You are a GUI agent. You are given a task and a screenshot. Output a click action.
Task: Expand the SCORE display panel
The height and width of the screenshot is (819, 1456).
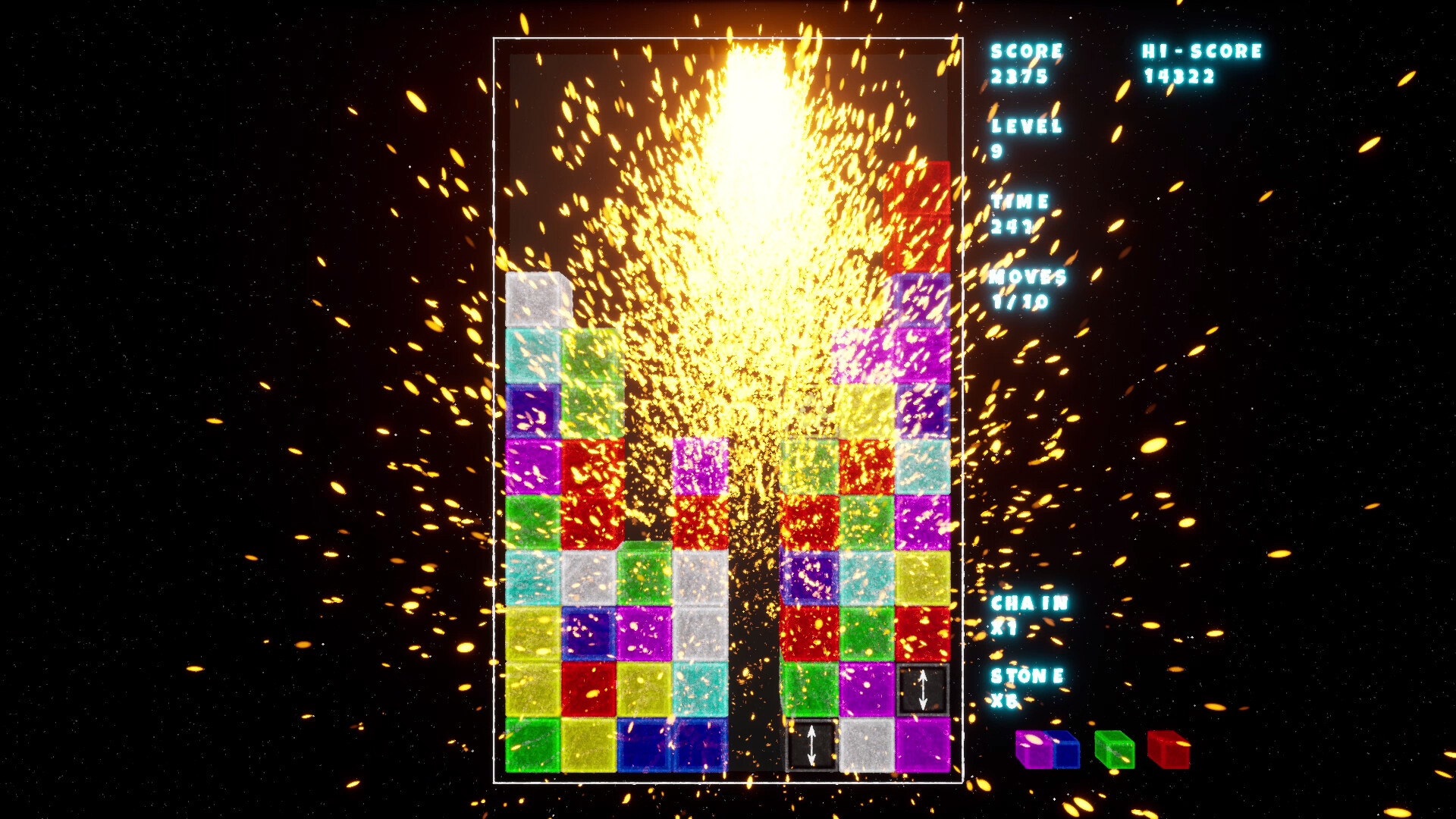tap(1025, 61)
